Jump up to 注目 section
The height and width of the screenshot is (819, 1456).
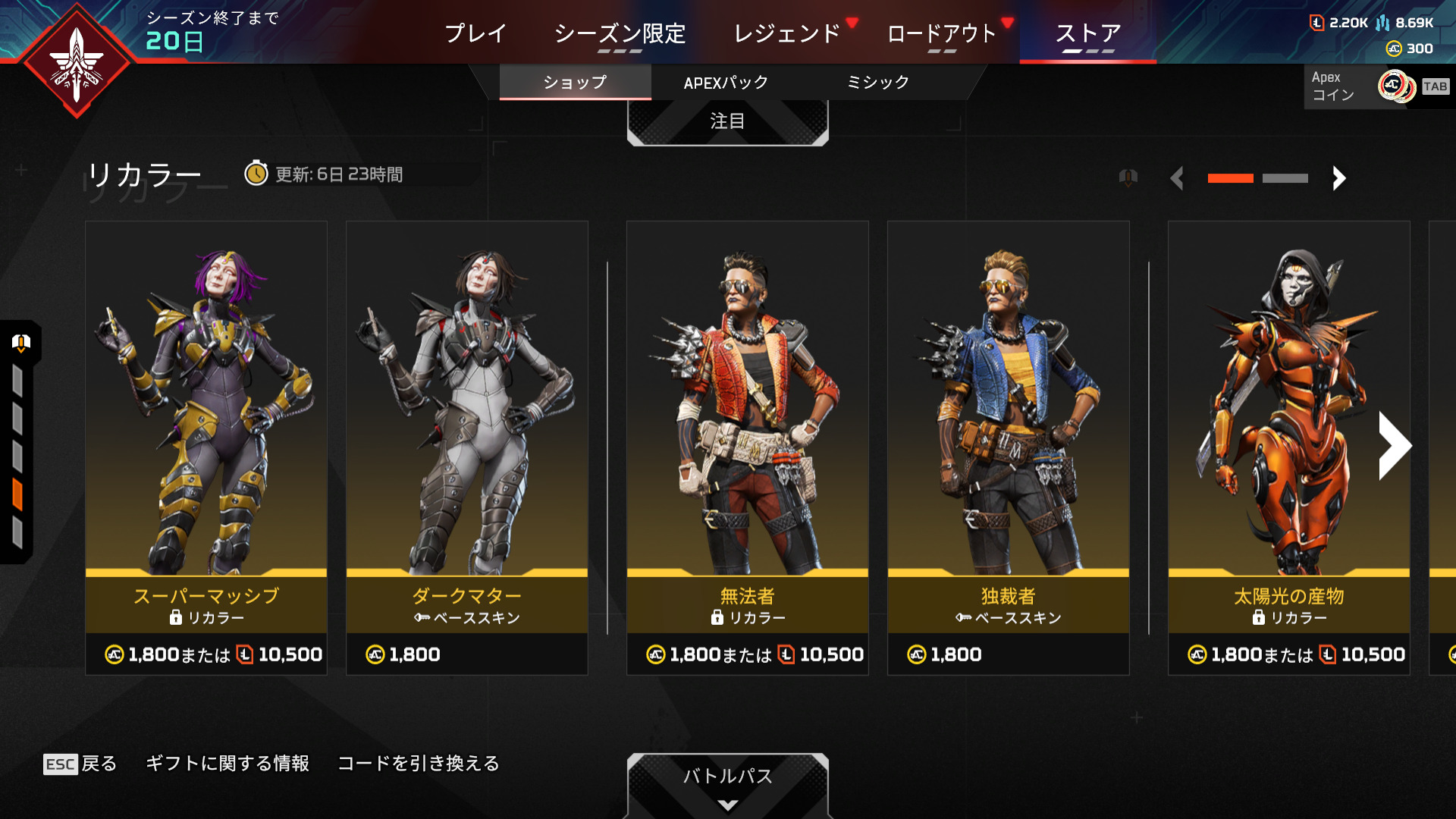tap(727, 121)
